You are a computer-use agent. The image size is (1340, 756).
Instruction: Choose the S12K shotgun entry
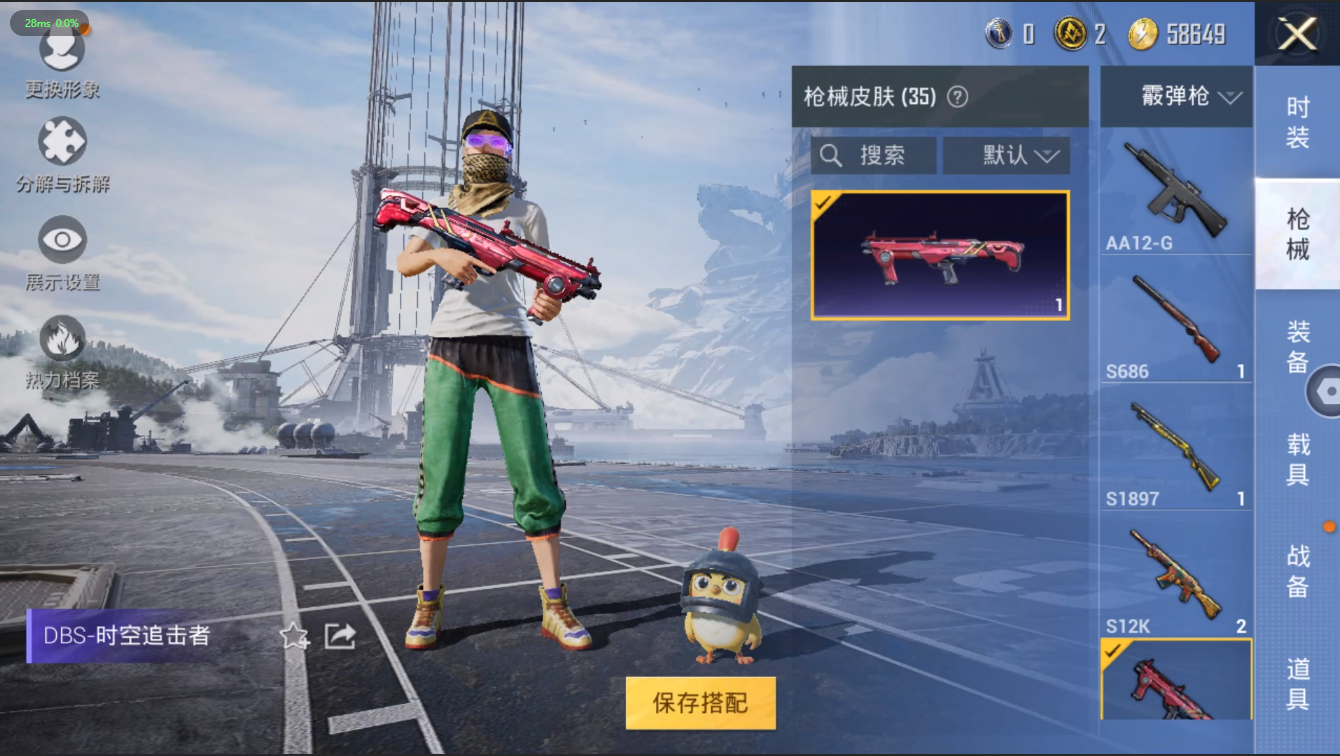(x=1176, y=580)
